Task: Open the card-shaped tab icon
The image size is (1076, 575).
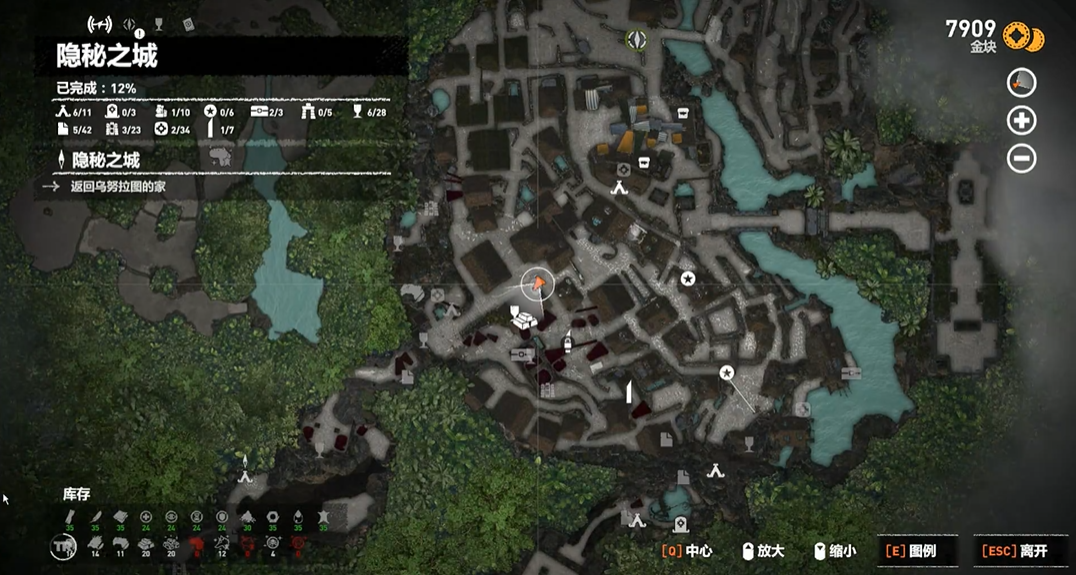Action: 187,24
